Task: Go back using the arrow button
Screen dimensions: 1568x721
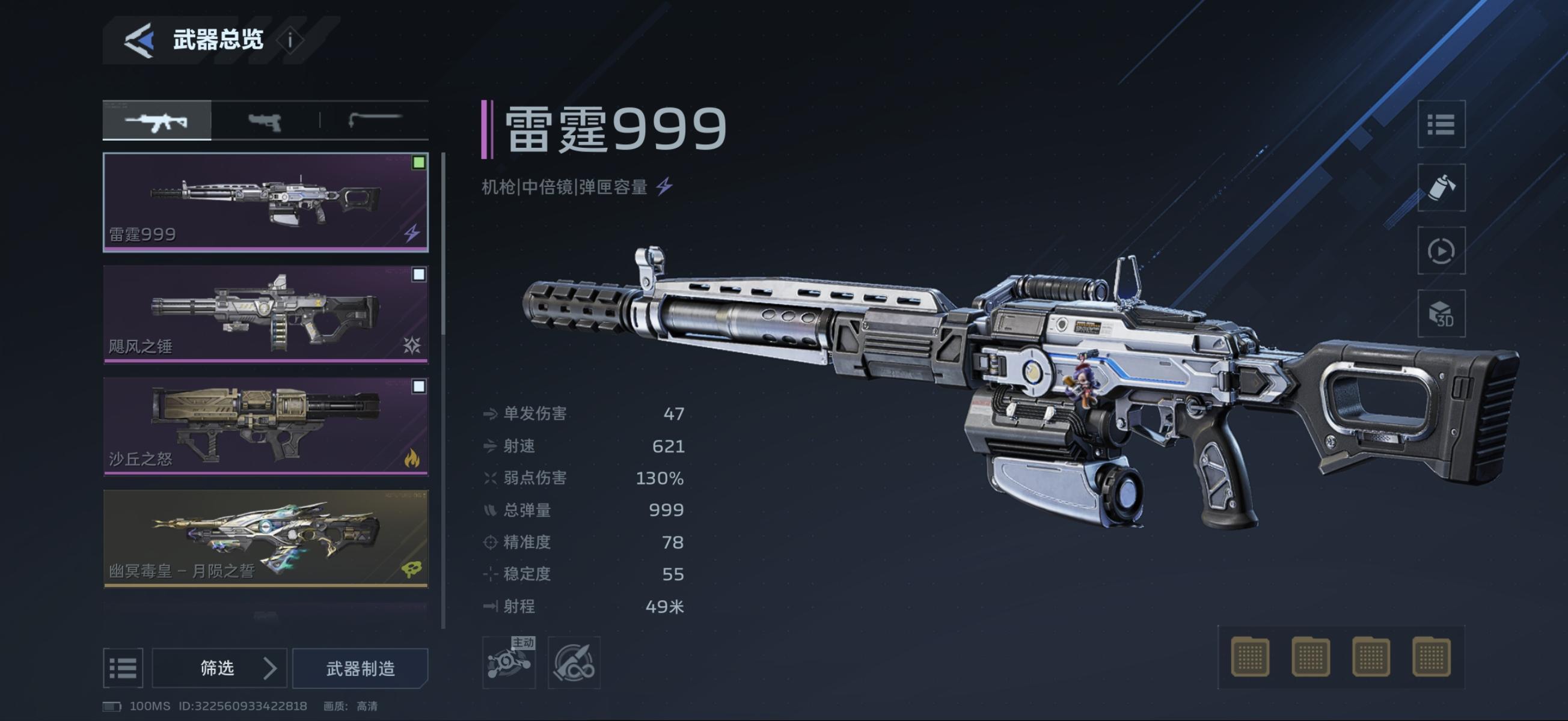Action: tap(139, 41)
